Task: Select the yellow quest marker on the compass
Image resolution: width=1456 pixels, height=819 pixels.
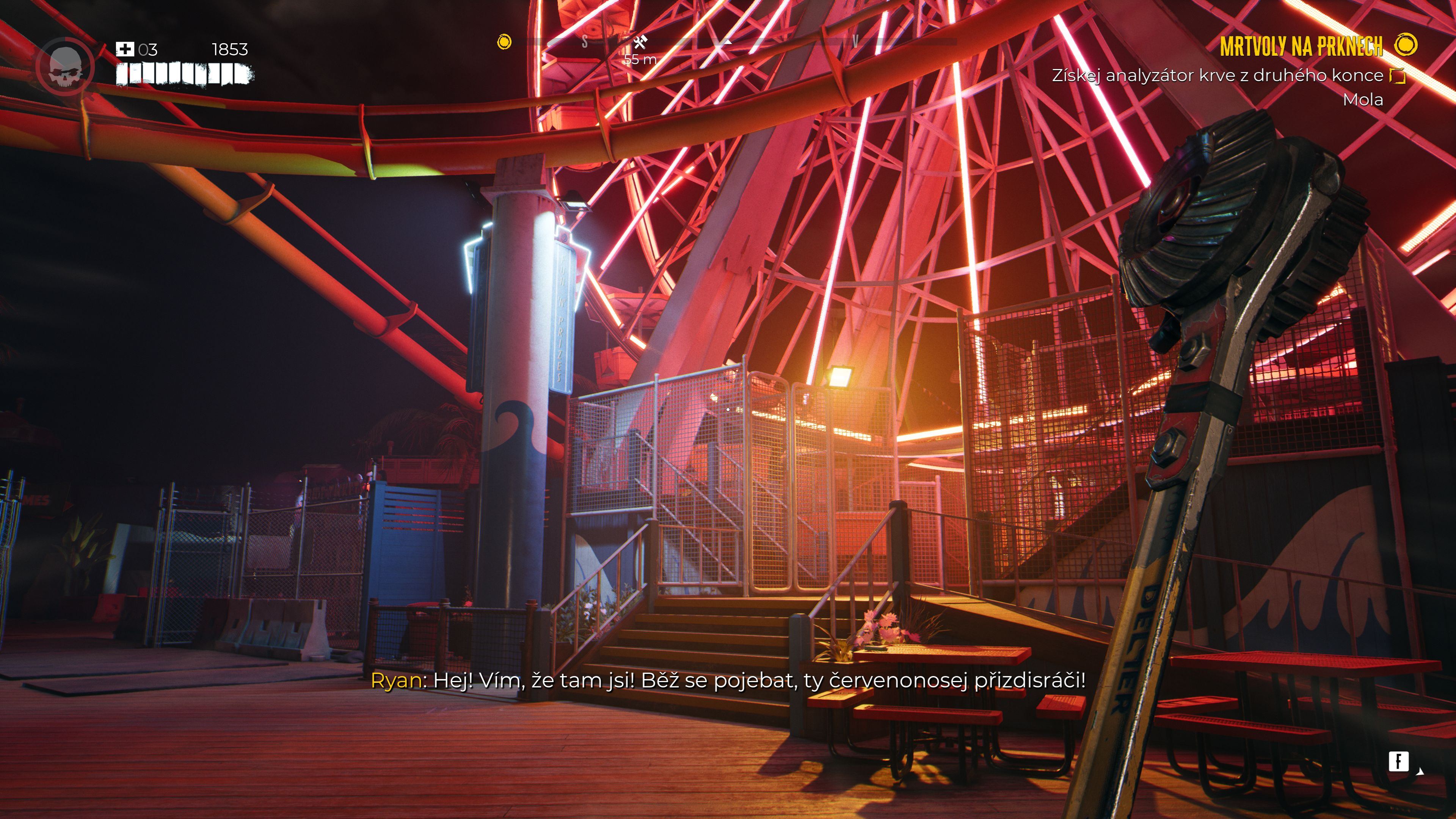Action: point(504,42)
